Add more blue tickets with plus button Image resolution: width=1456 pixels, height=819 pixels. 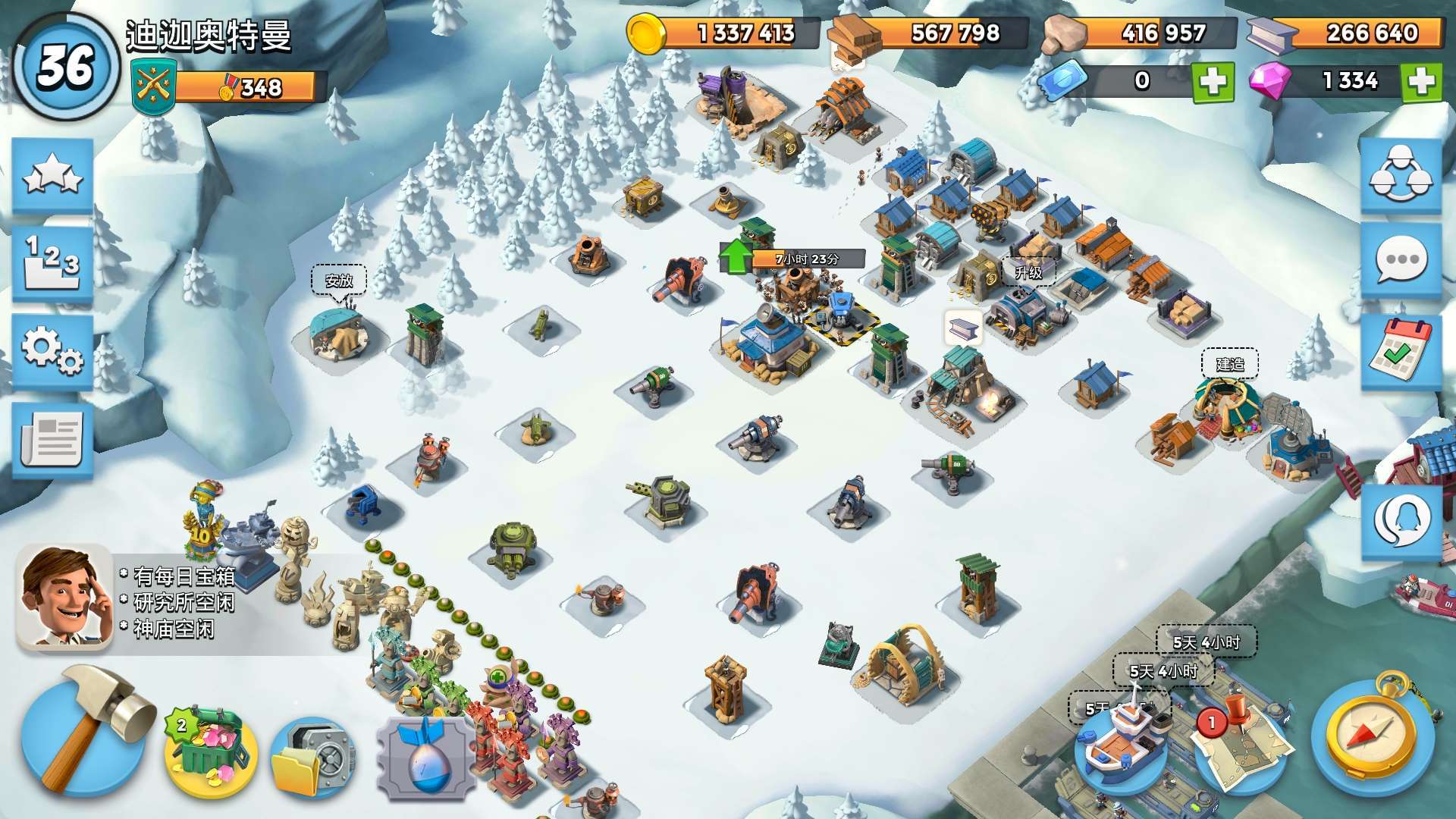1213,82
